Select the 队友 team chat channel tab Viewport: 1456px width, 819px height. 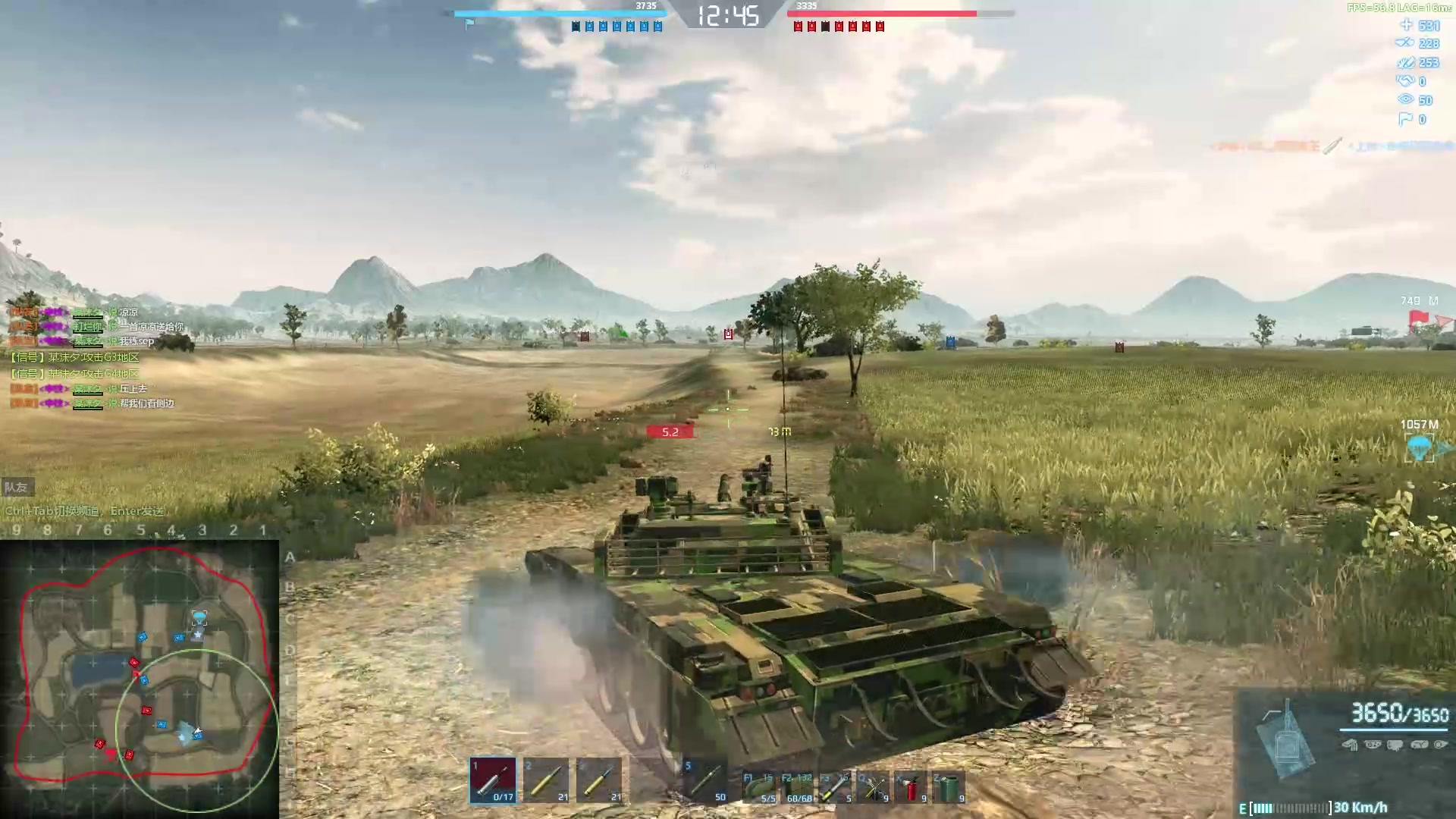pyautogui.click(x=16, y=488)
